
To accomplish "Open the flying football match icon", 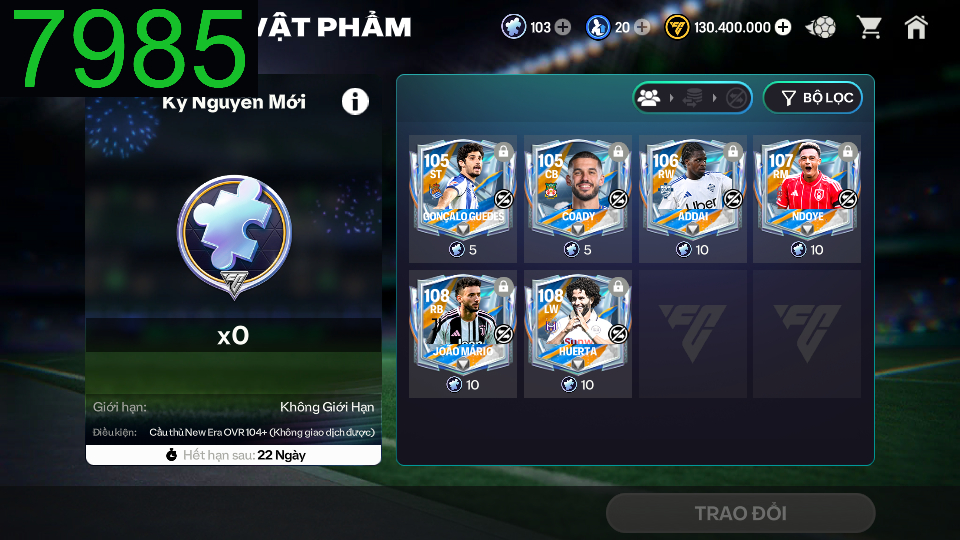I will 821,27.
